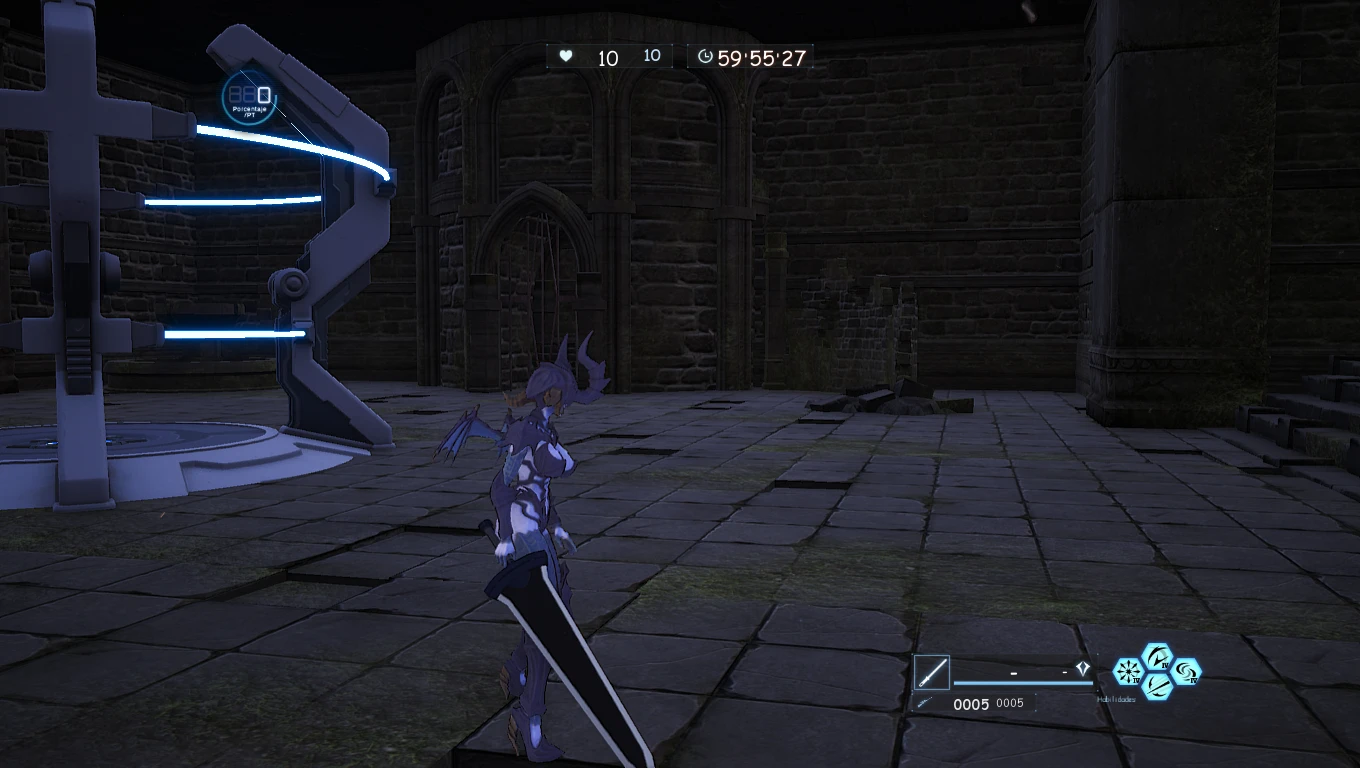Select the equipped sword weapon slot
This screenshot has width=1360, height=768.
(x=931, y=672)
